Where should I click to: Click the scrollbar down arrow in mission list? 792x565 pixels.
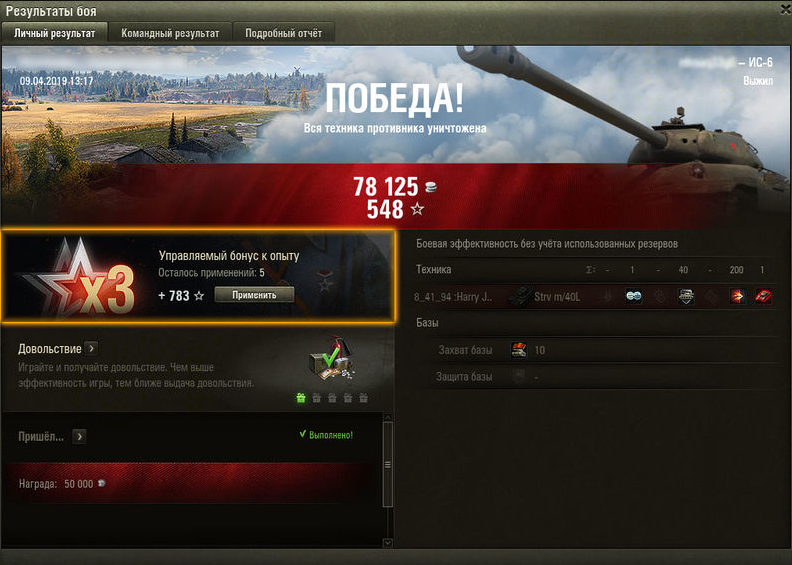coord(389,541)
